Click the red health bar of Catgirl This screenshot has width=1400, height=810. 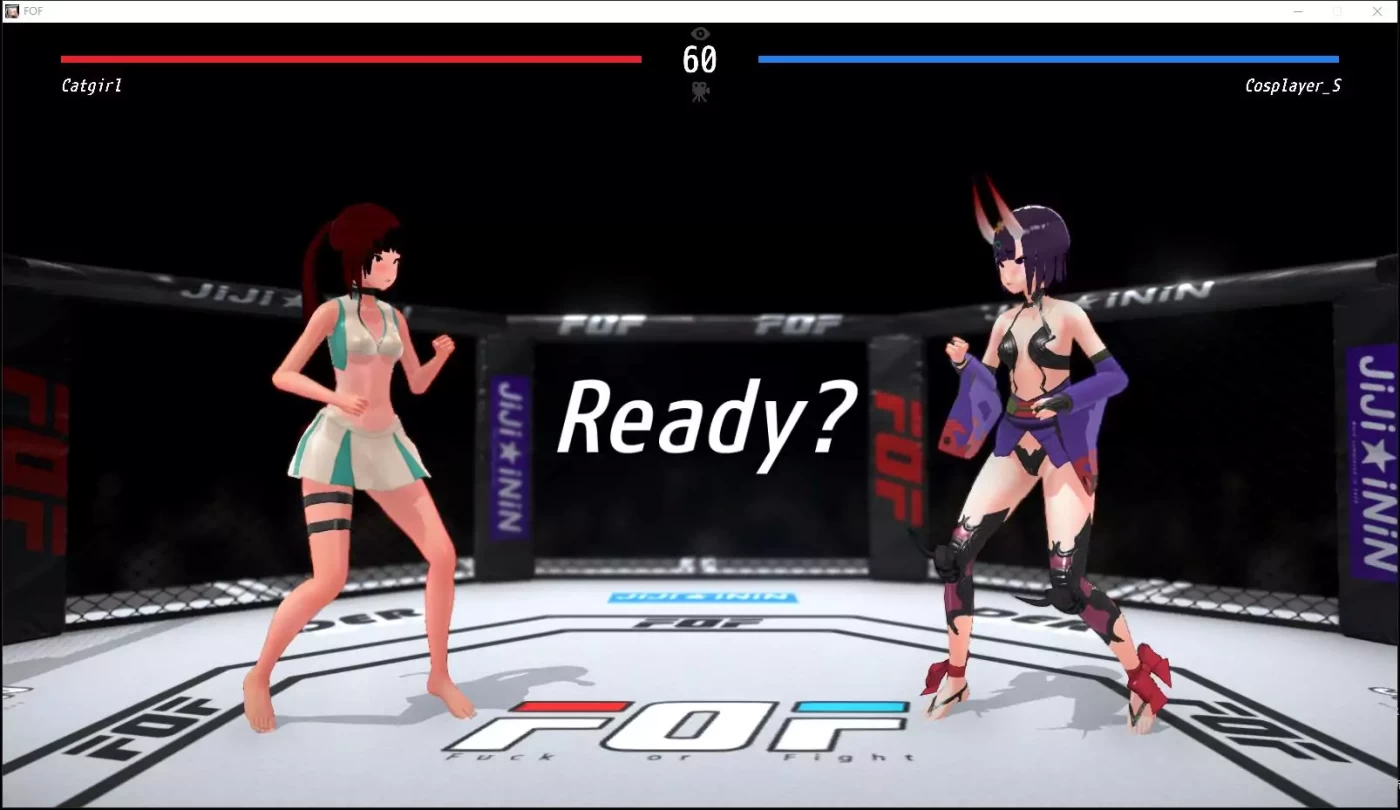coord(350,59)
